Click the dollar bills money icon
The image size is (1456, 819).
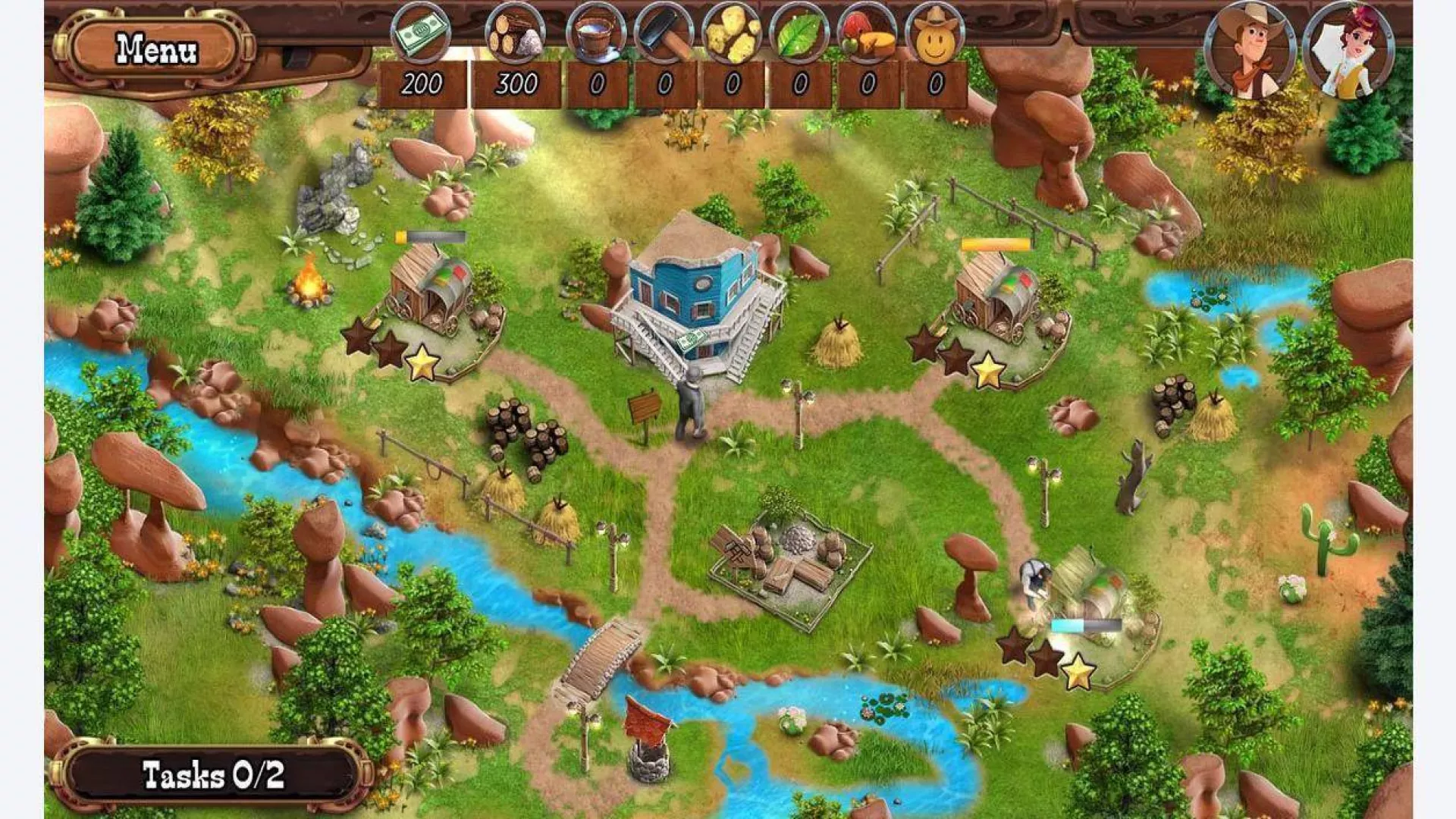(x=421, y=33)
